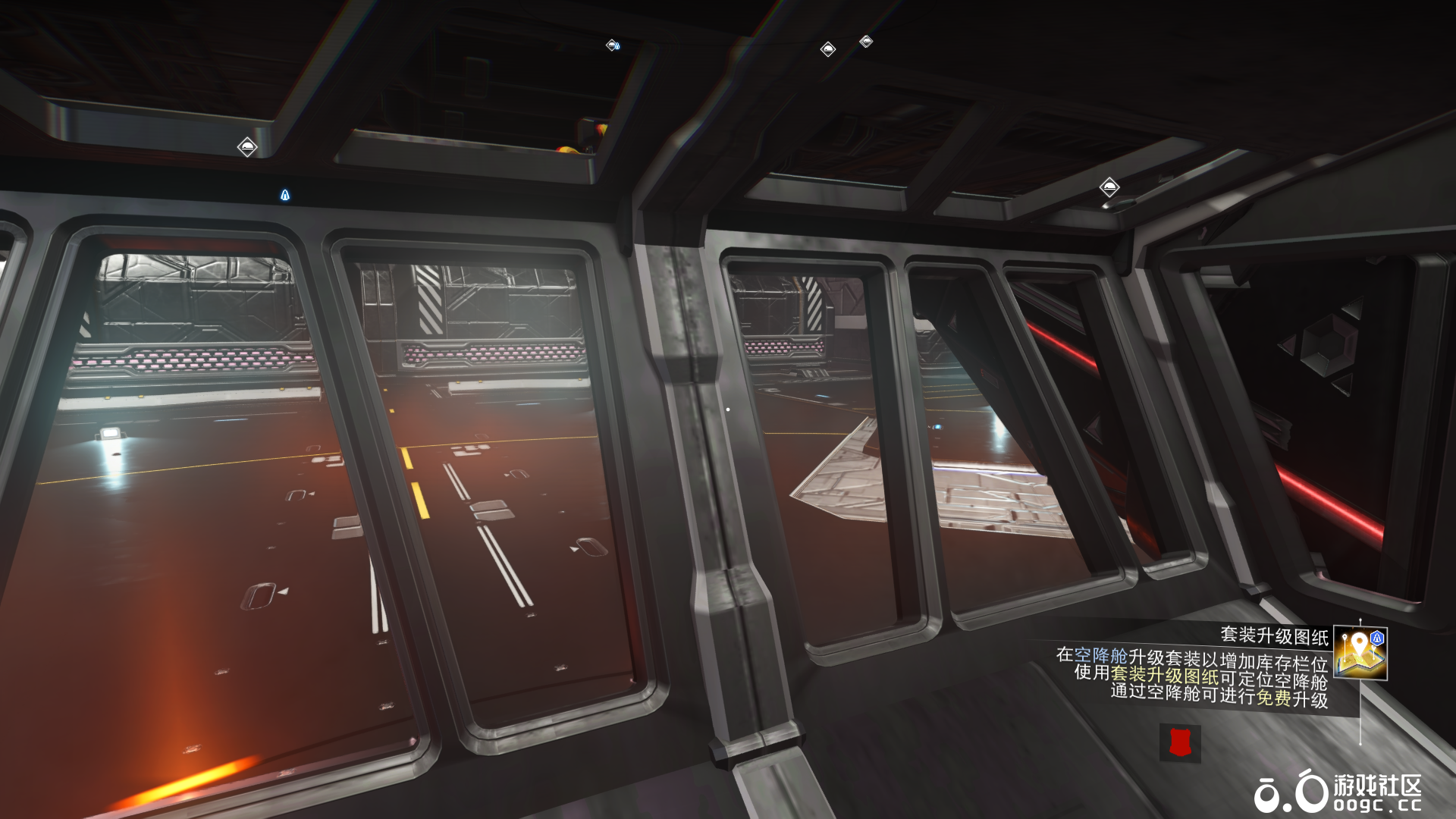Open the 套装升级图纸 mission tracker text

coord(1274,635)
